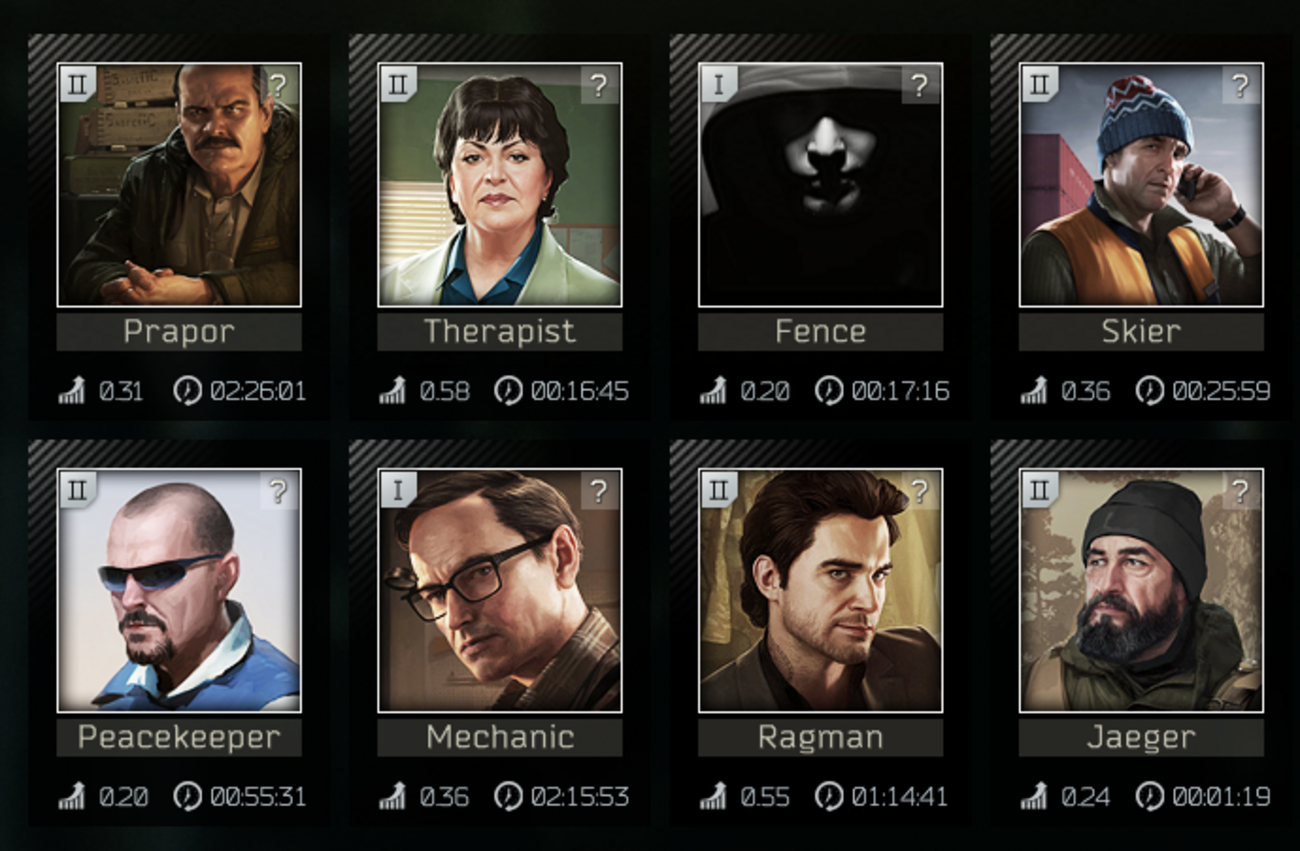Open Jaeger's question mark info icon
The image size is (1300, 851).
pos(1242,491)
